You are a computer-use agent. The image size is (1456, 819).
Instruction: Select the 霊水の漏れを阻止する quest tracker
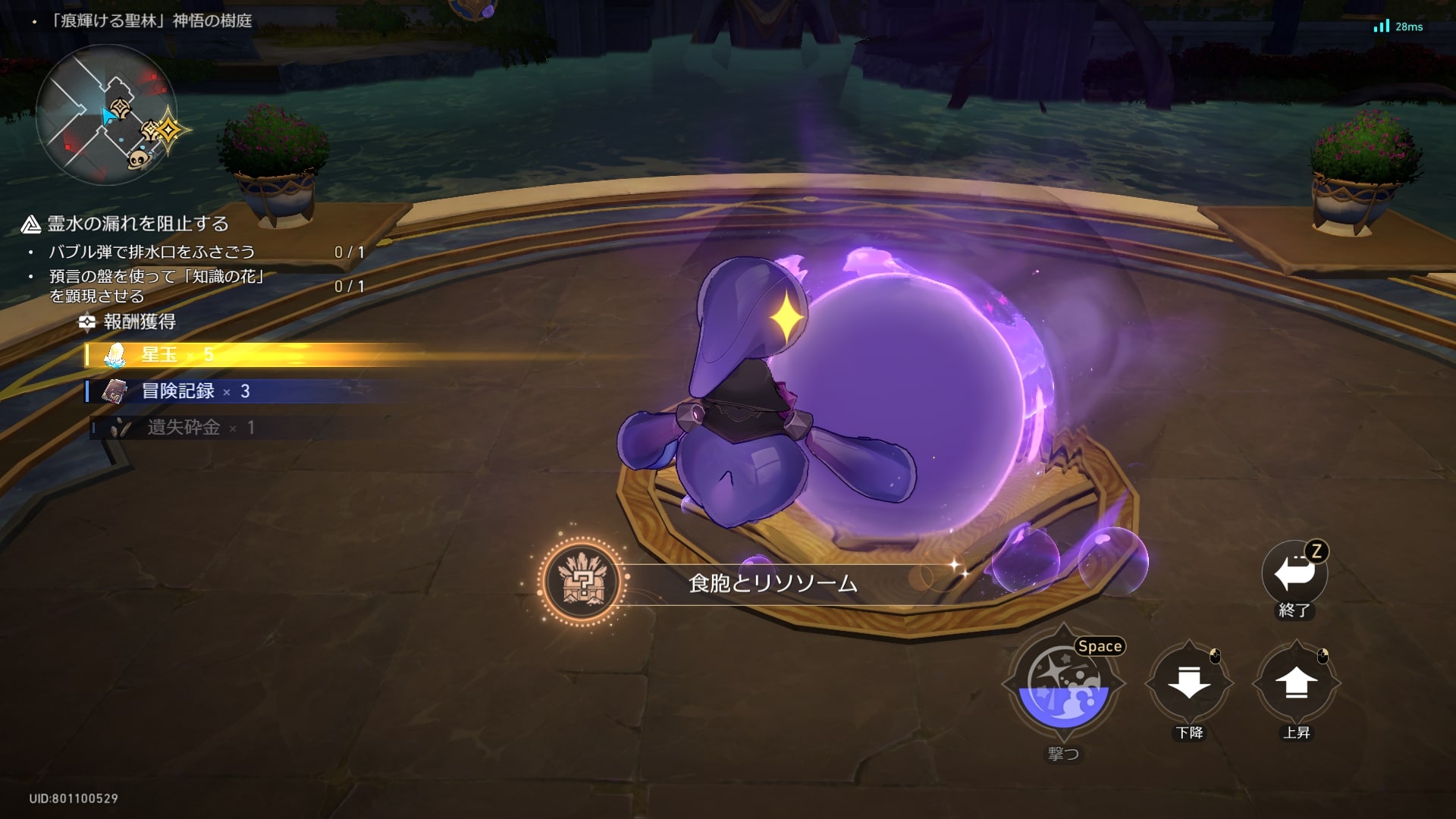[x=137, y=224]
